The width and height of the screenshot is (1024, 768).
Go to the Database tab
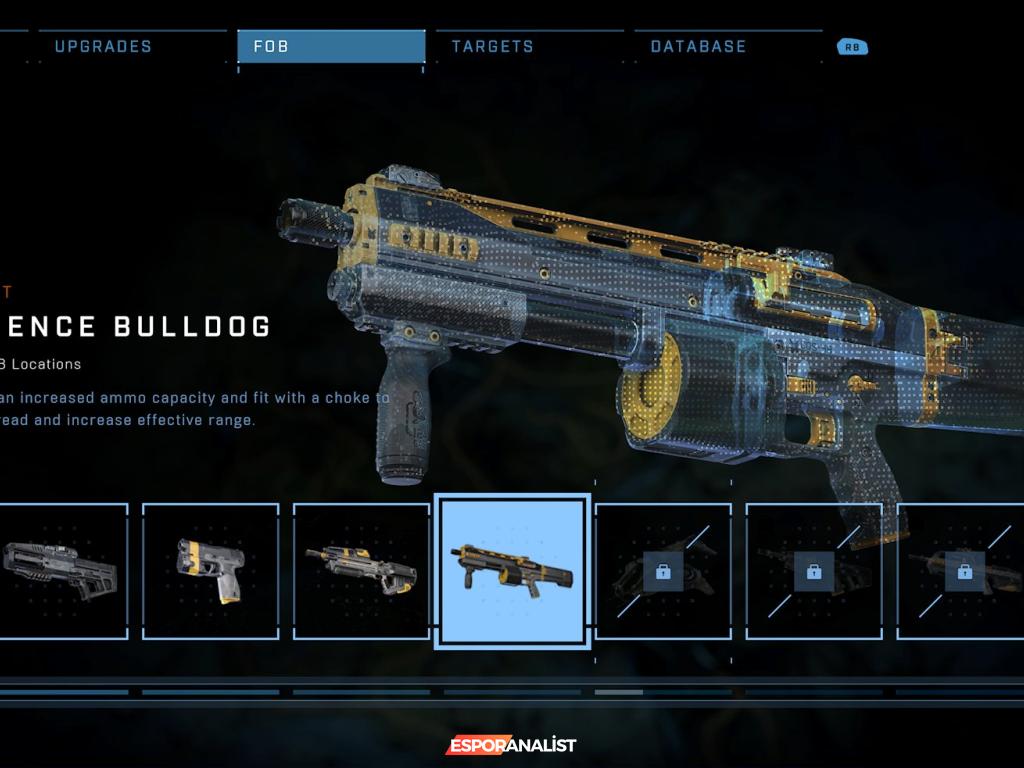pos(698,46)
